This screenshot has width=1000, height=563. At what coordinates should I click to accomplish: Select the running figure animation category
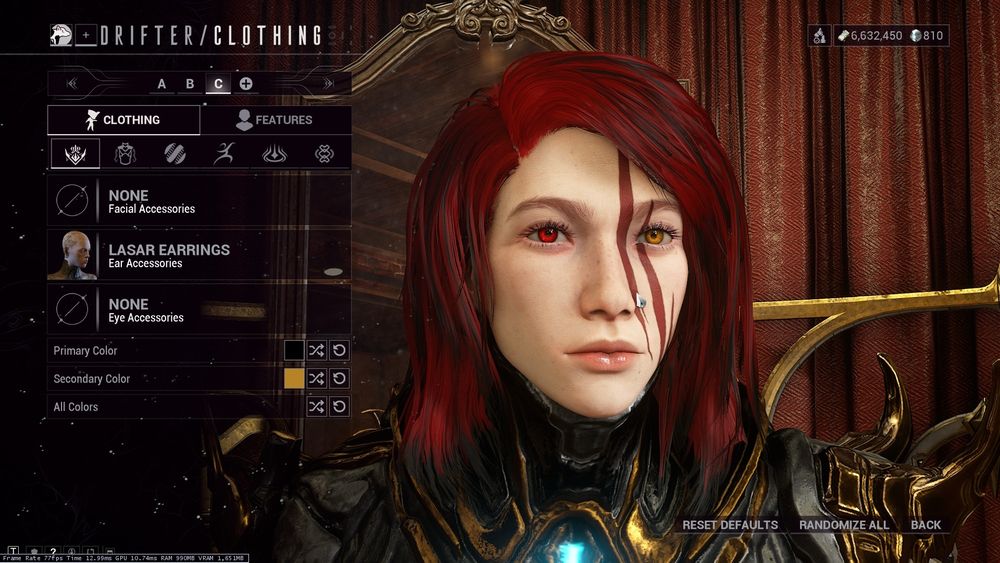[225, 154]
